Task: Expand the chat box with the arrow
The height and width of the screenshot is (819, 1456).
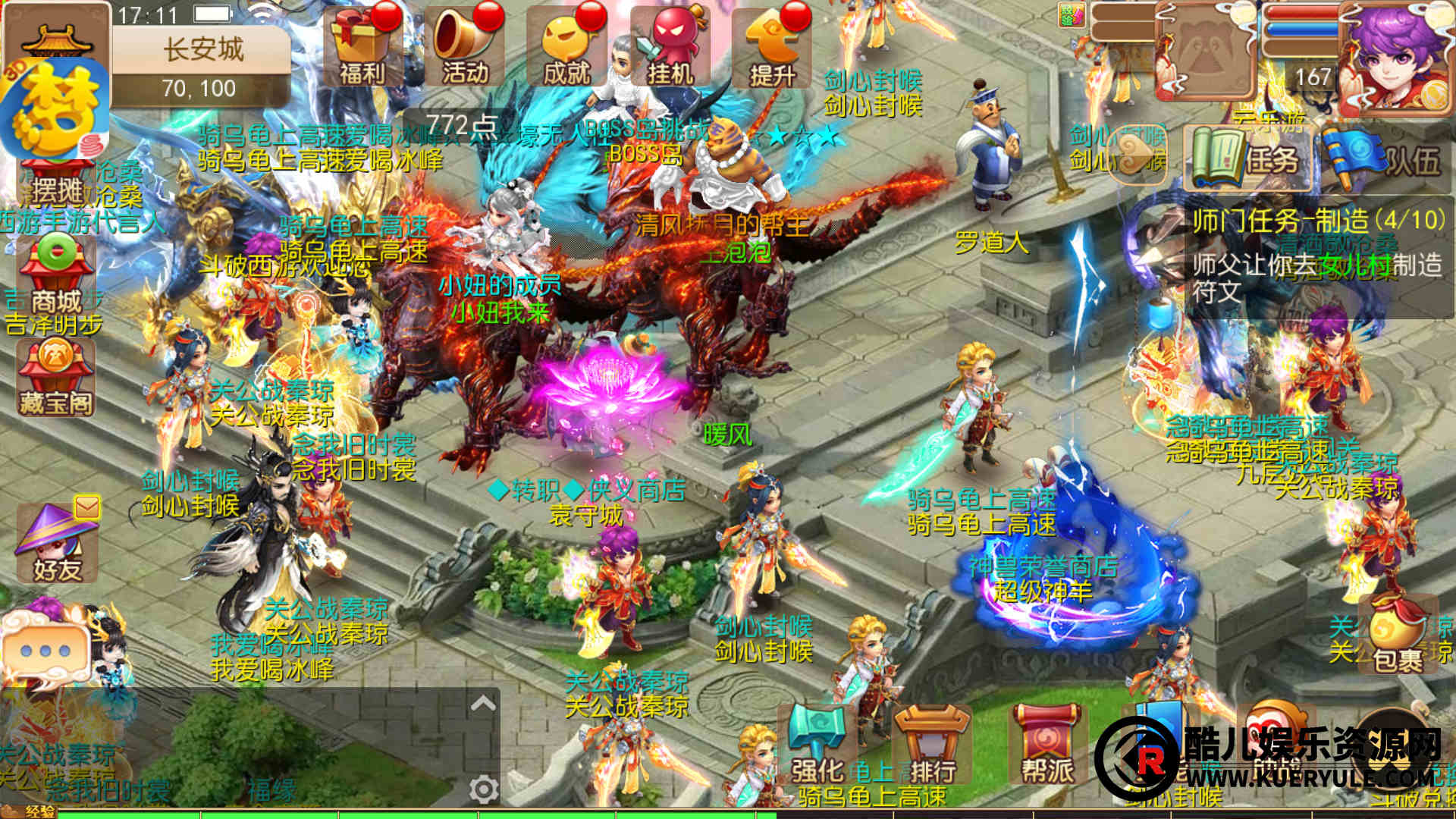Action: (483, 704)
